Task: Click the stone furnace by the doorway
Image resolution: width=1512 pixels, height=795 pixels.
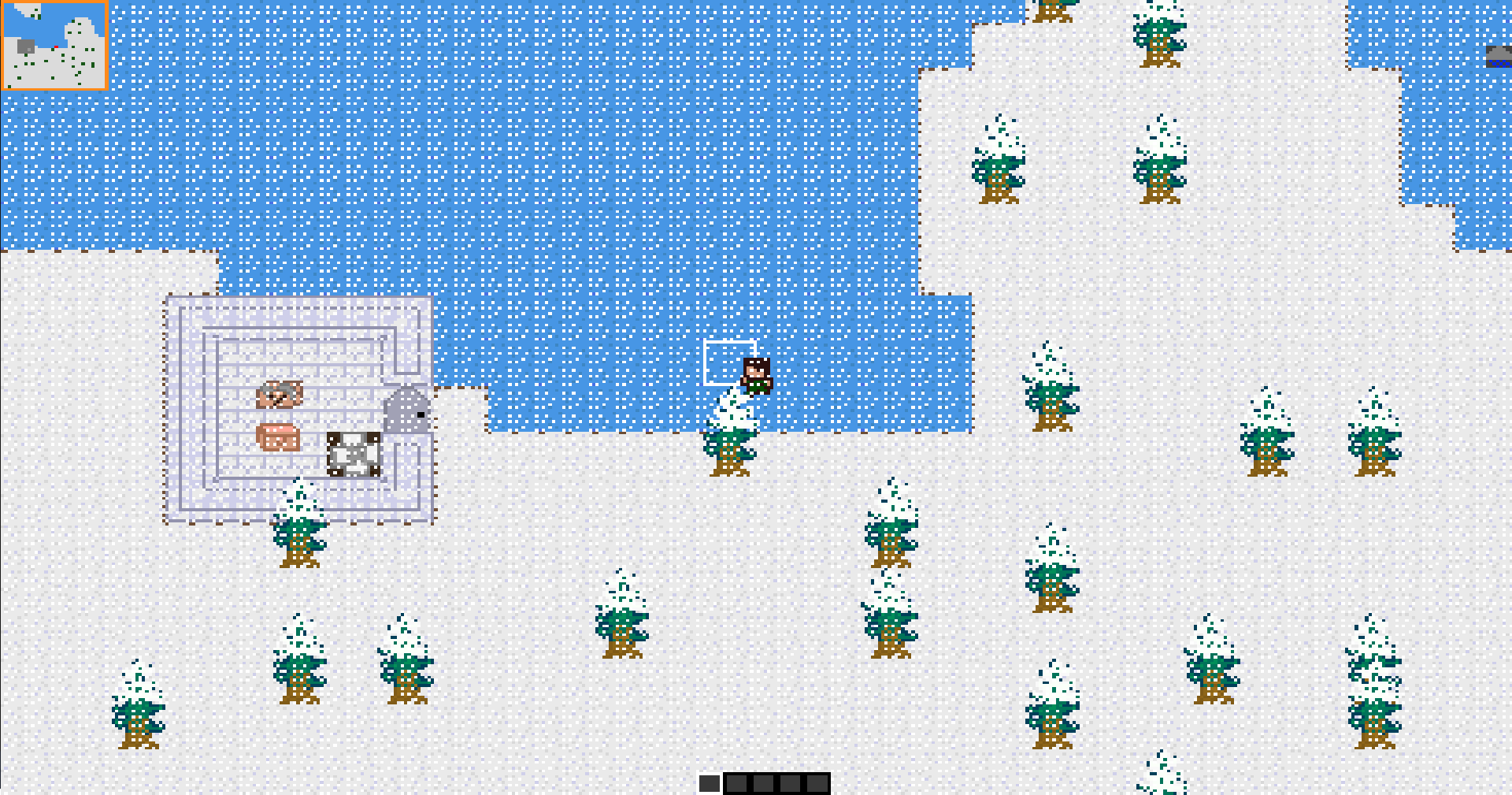Action: pyautogui.click(x=406, y=409)
